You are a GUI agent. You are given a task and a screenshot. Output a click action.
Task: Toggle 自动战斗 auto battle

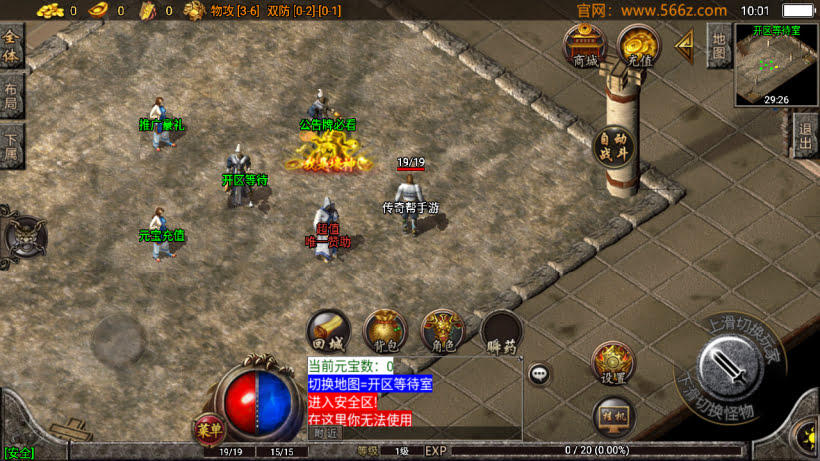click(x=611, y=146)
